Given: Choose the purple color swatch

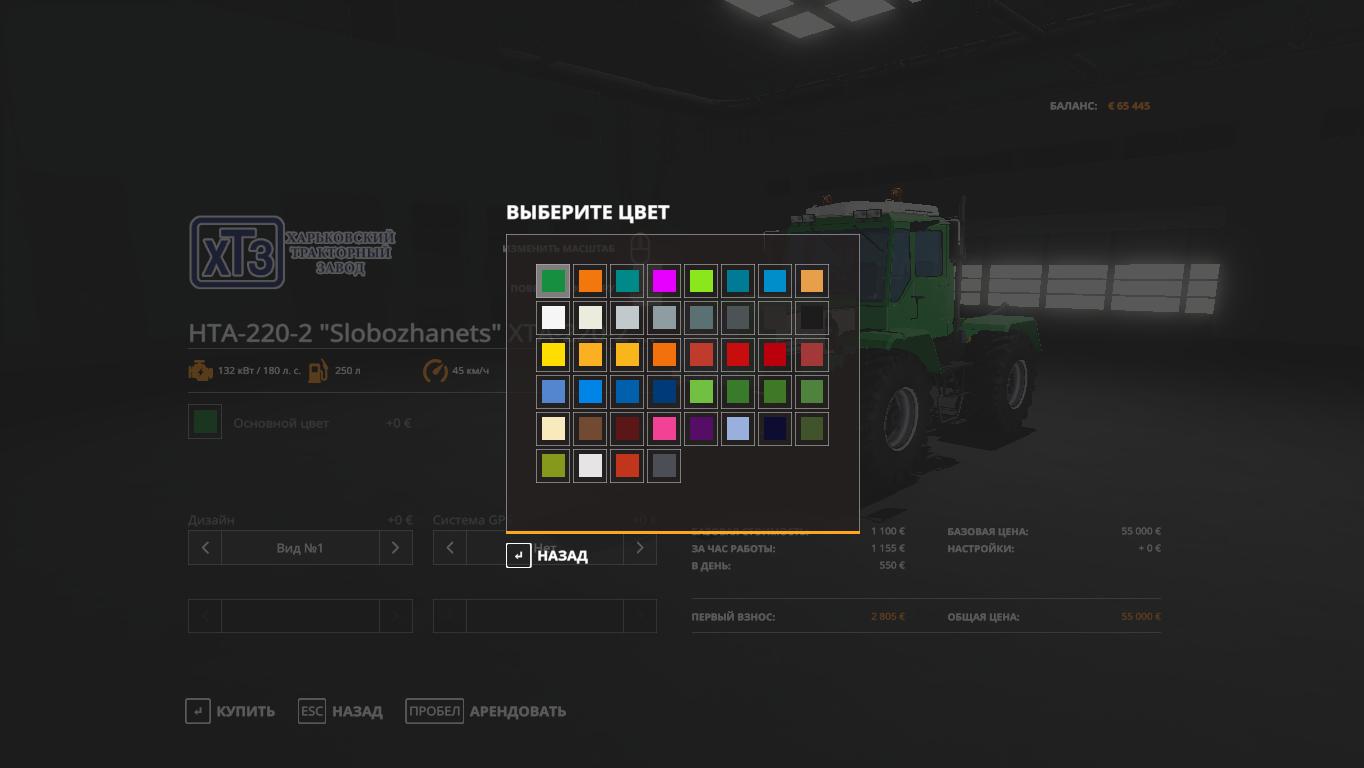Looking at the screenshot, I should click(701, 428).
